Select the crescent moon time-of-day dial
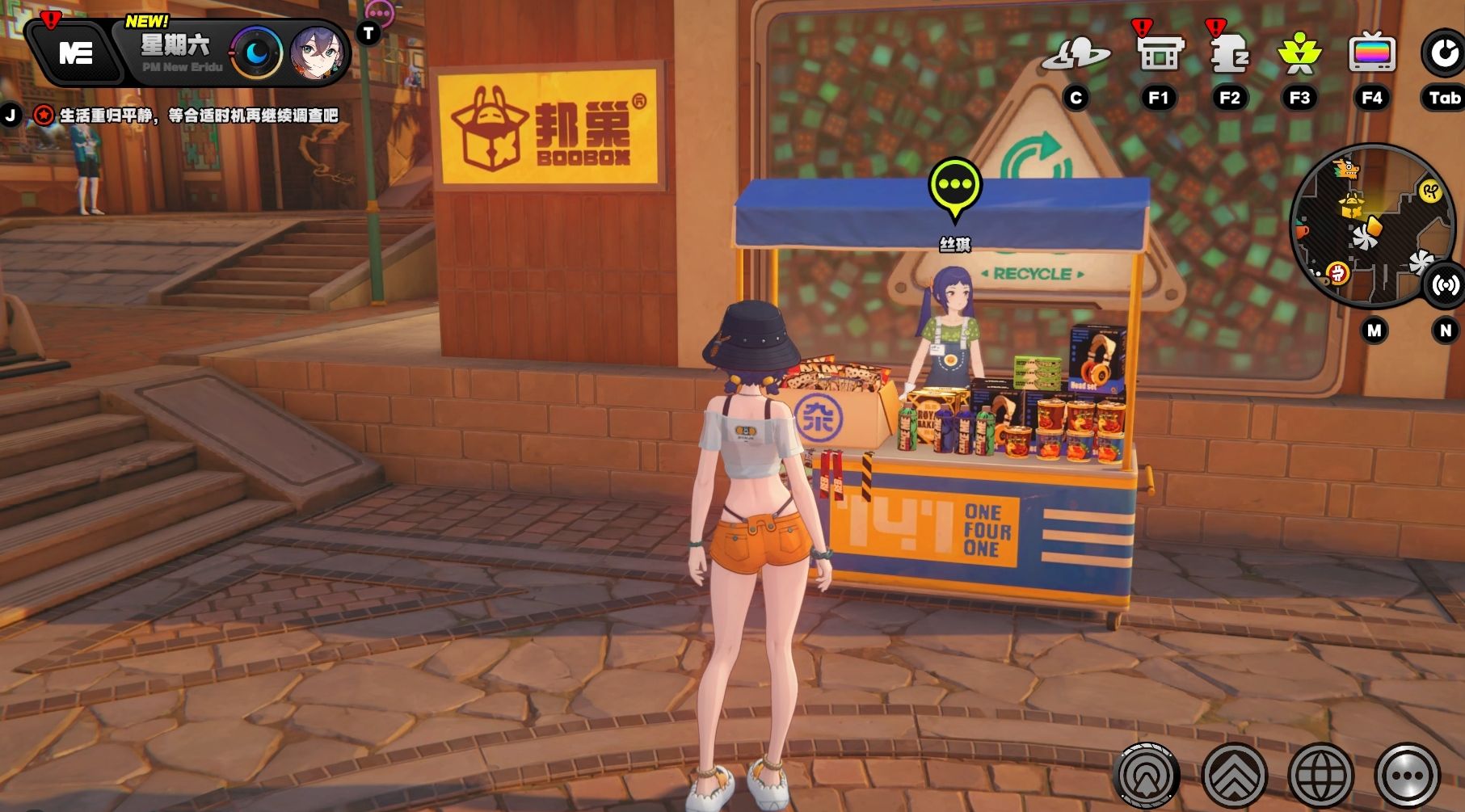This screenshot has height=812, width=1465. [256, 53]
